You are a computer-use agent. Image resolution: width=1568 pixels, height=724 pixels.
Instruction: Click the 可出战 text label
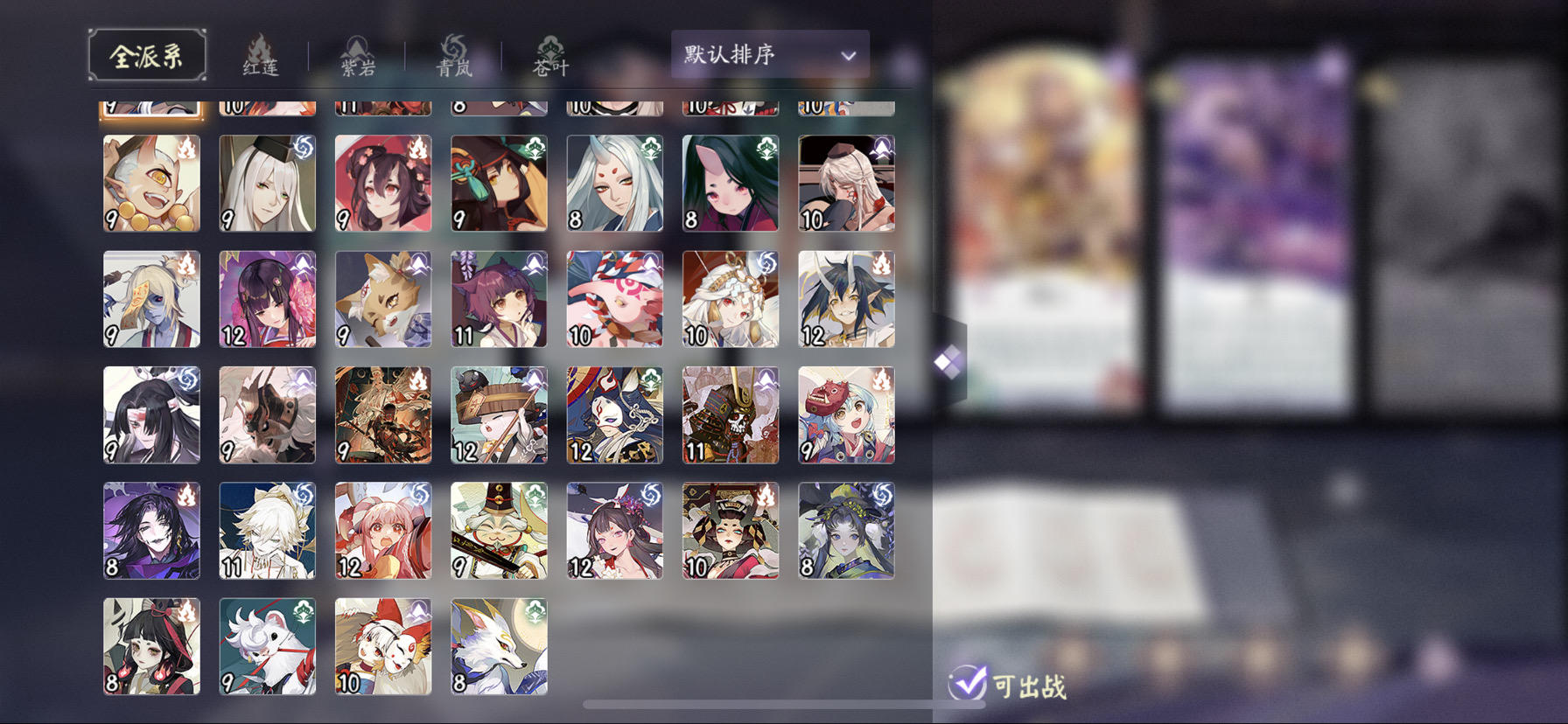1028,687
